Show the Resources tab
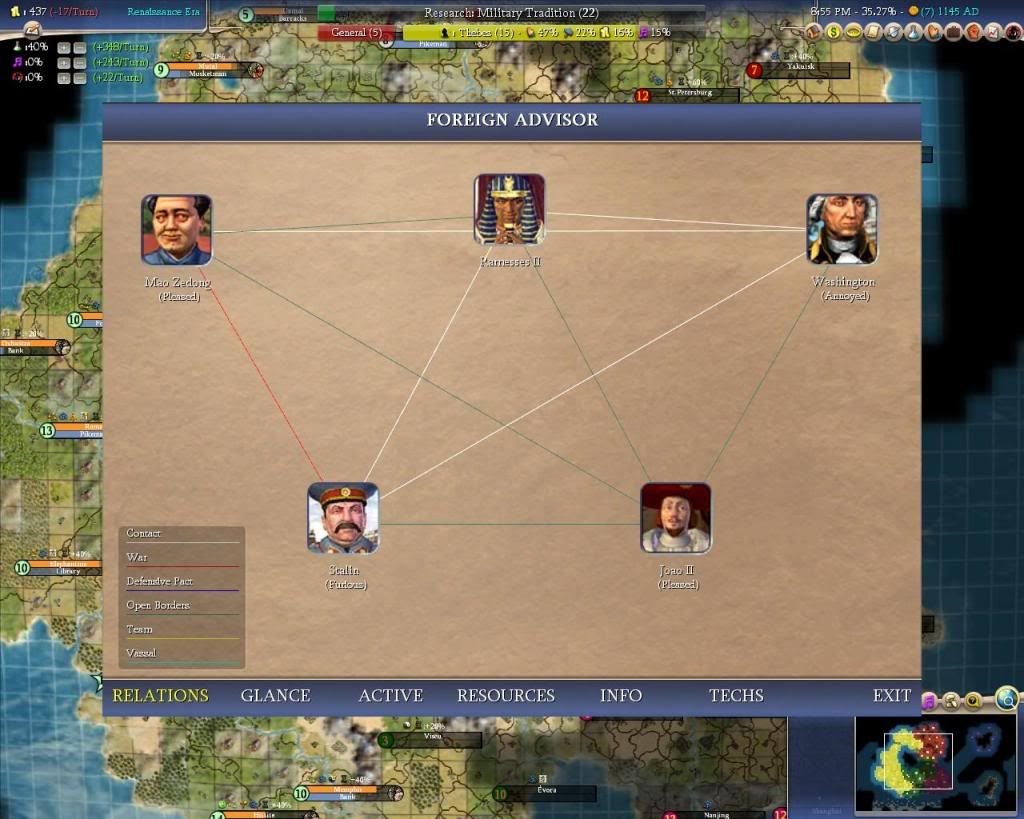 505,696
